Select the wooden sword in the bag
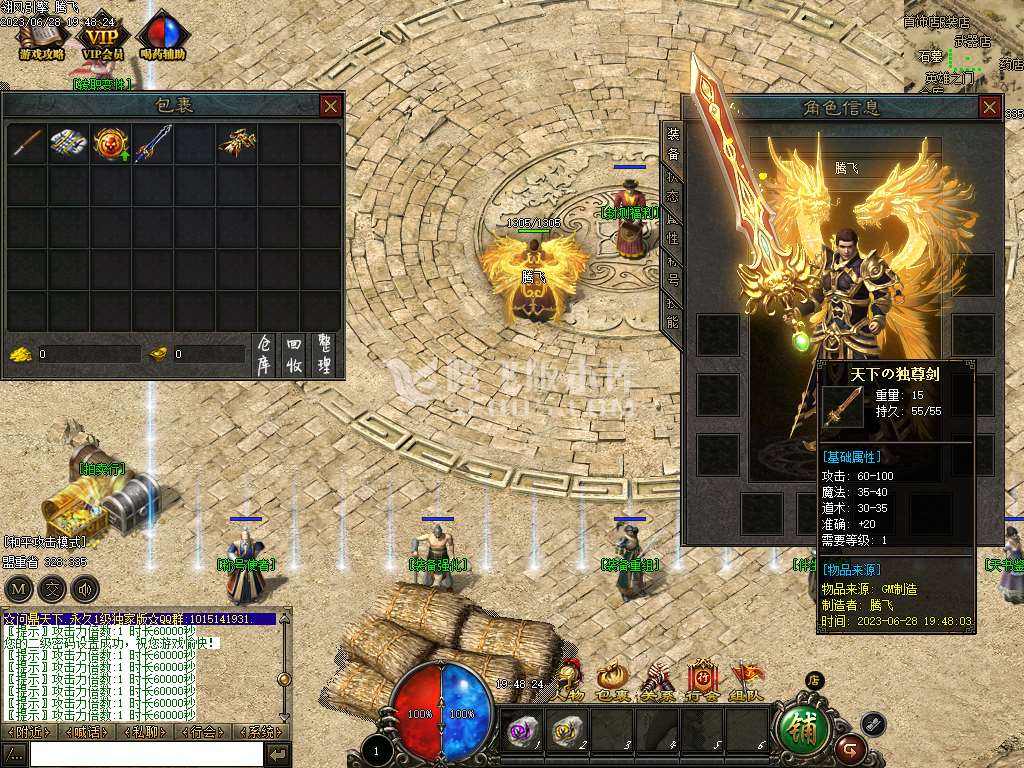This screenshot has height=768, width=1024. click(27, 144)
